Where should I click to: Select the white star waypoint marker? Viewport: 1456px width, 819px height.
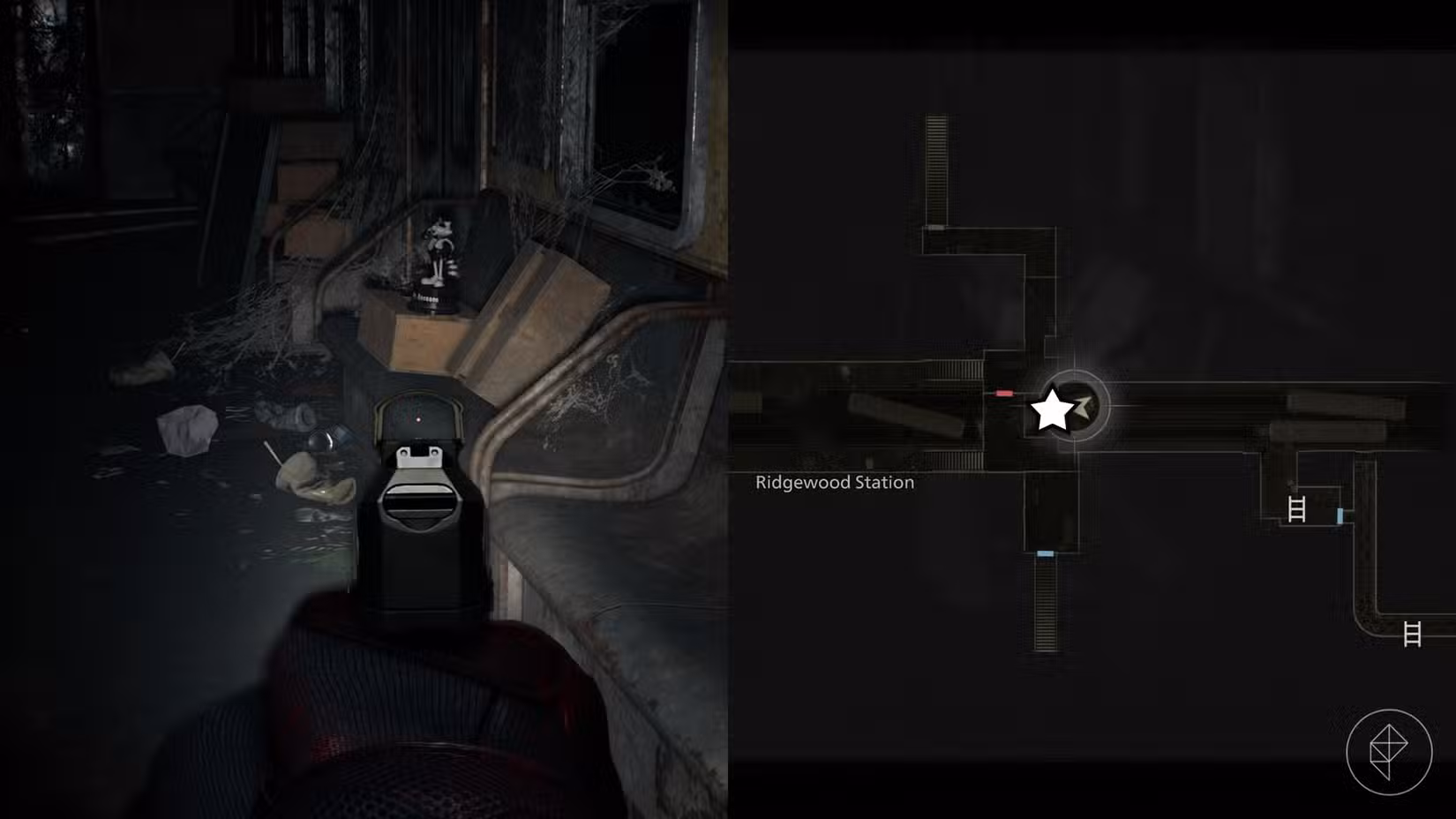[1053, 409]
